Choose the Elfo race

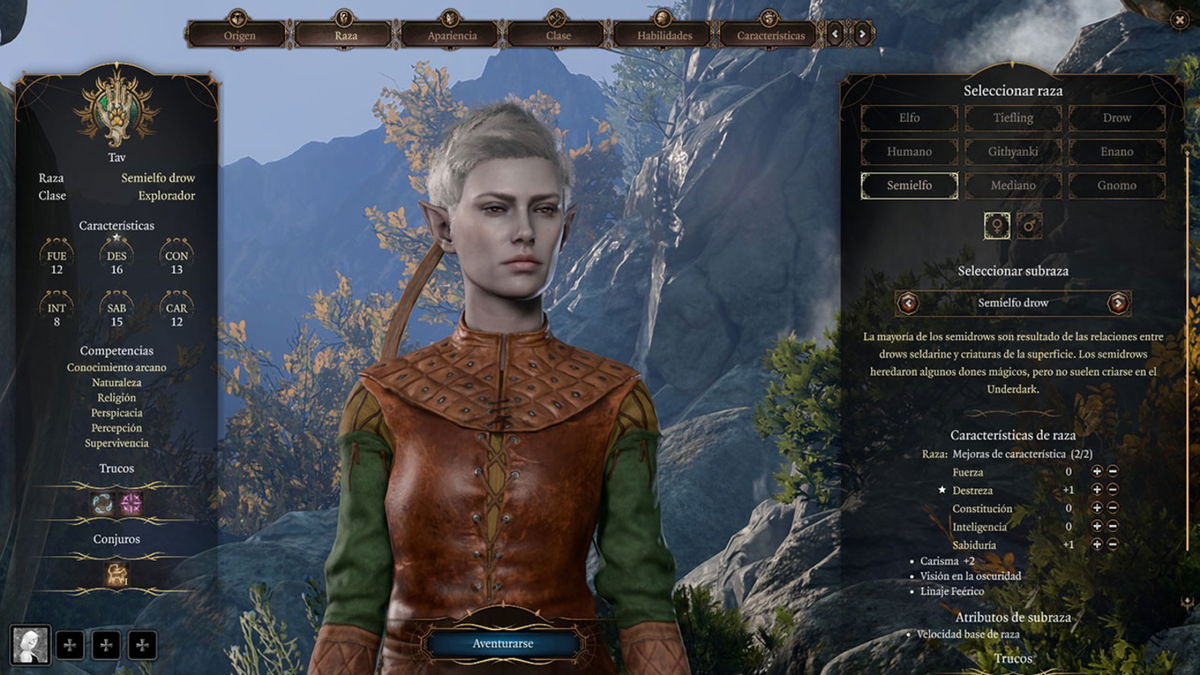[x=909, y=118]
